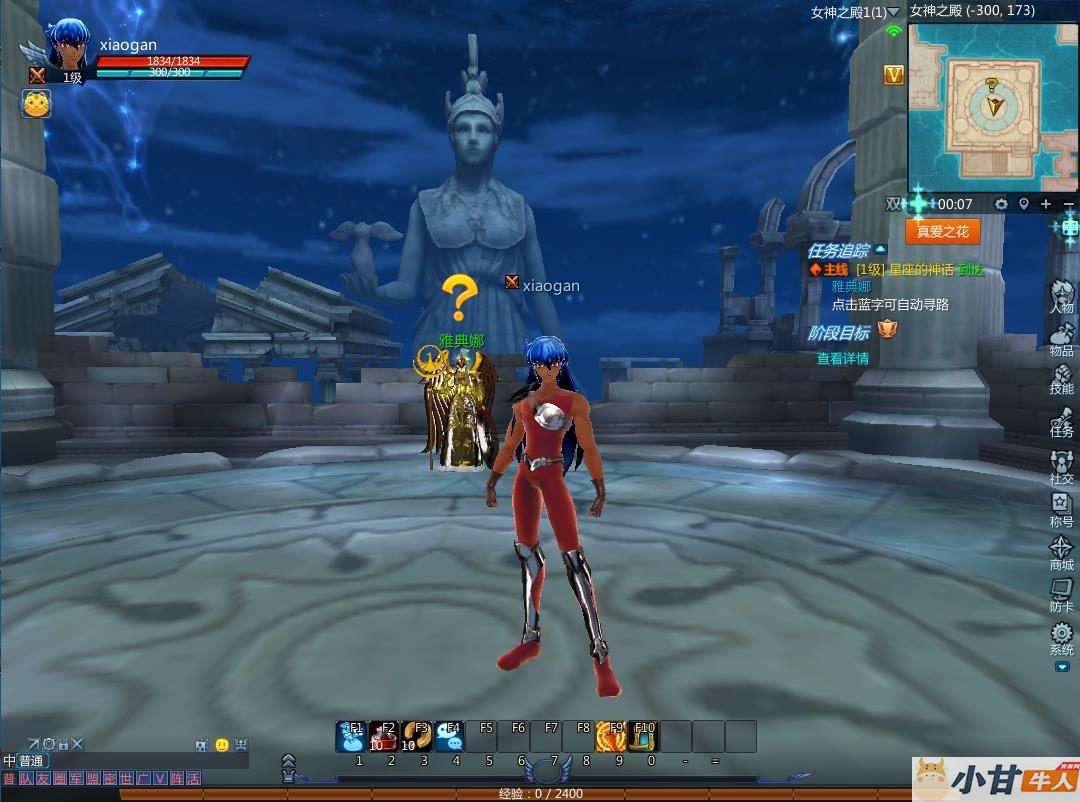Zoom out the minimap with minus button
The width and height of the screenshot is (1080, 802).
tap(1068, 204)
